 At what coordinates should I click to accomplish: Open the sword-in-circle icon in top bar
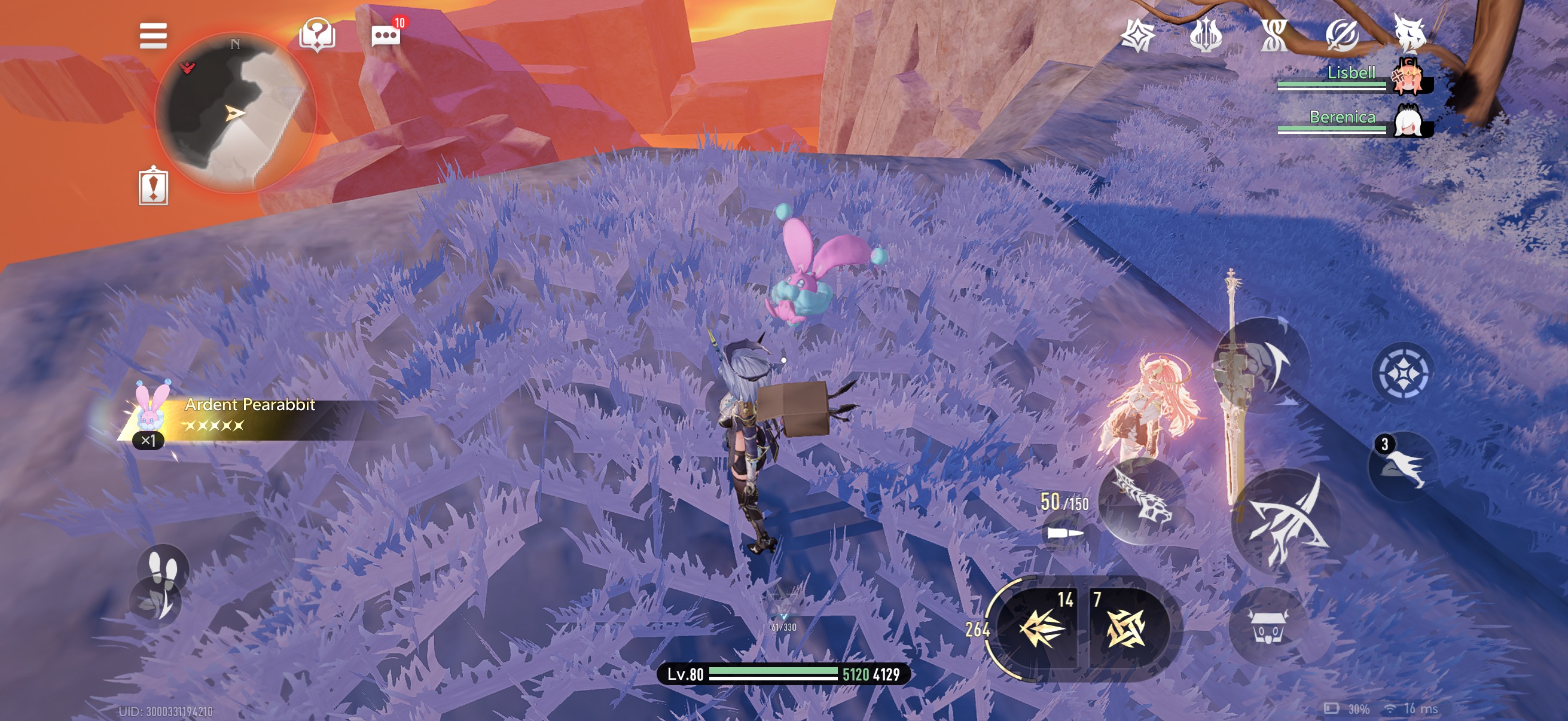tap(1341, 36)
